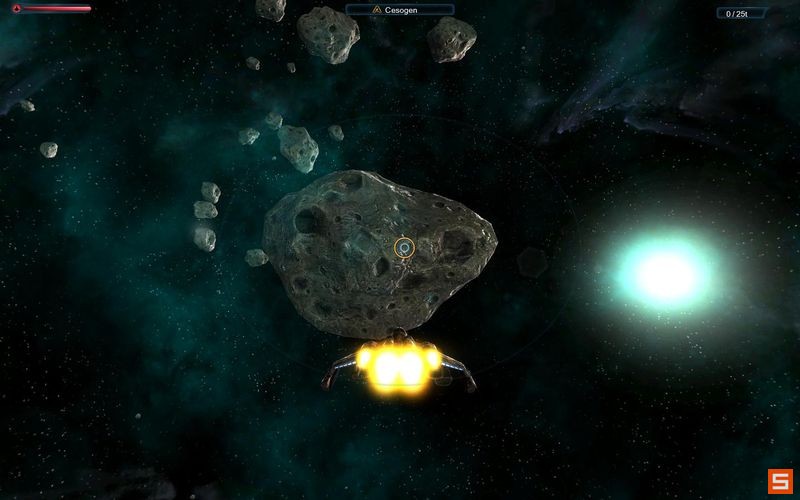
Task: Click the Cesogen target label
Action: [x=400, y=10]
